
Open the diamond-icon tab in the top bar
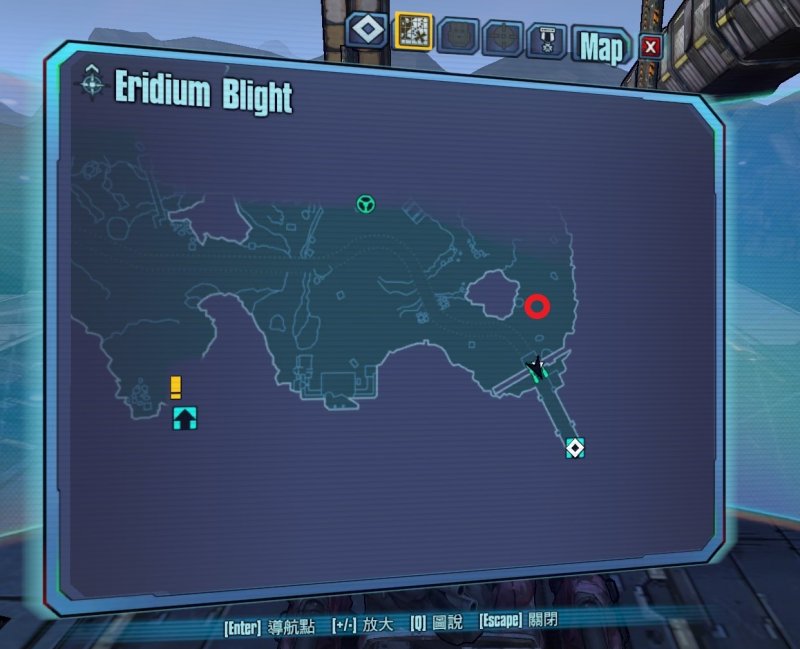(368, 30)
